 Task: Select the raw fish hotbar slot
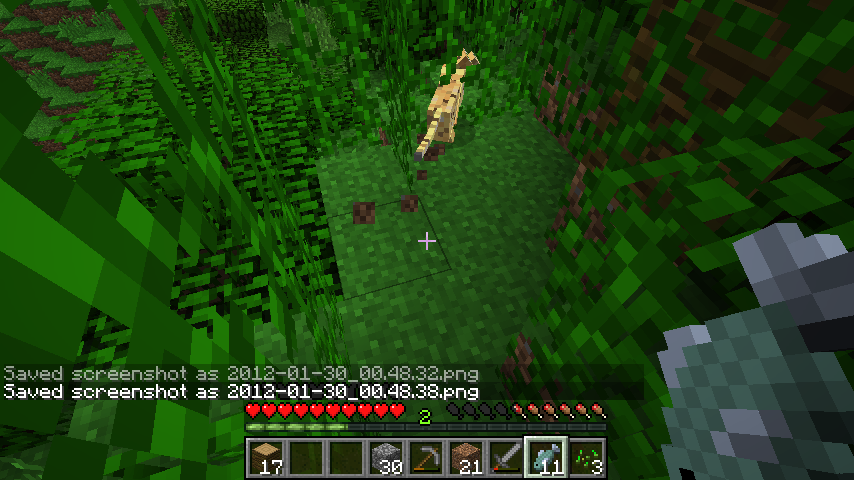coord(546,457)
